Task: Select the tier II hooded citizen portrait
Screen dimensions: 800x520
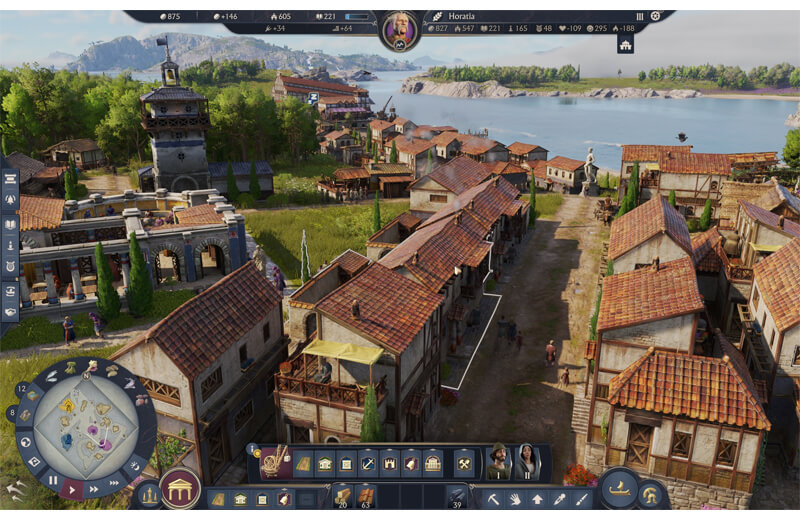Action: (527, 462)
